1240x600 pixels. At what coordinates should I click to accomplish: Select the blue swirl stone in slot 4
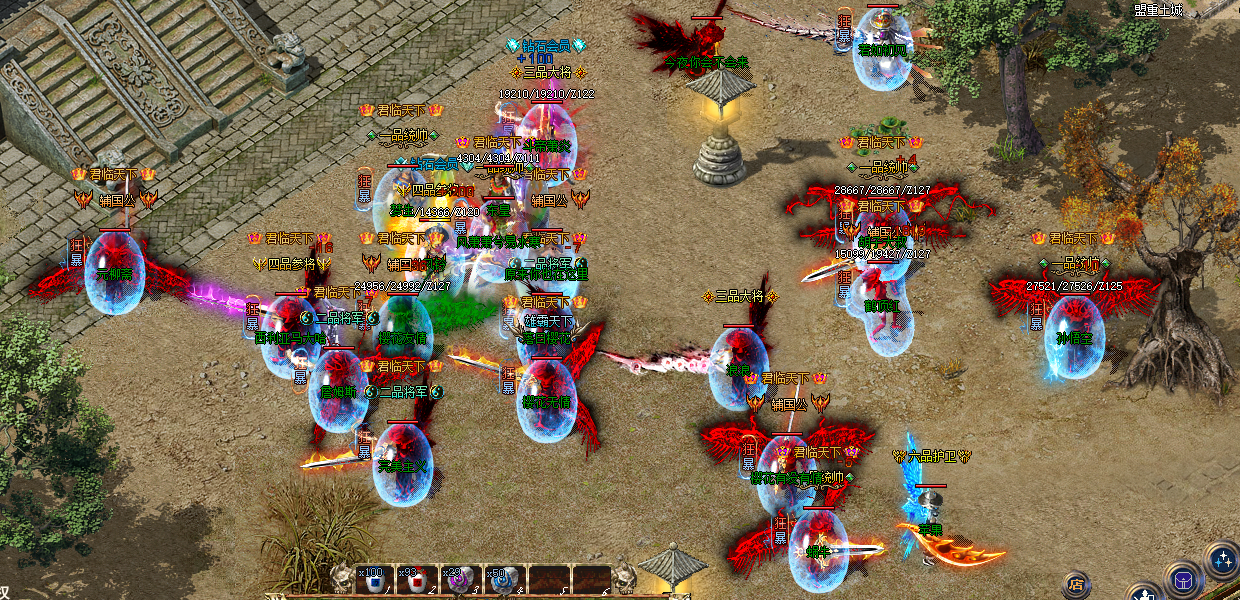click(502, 581)
